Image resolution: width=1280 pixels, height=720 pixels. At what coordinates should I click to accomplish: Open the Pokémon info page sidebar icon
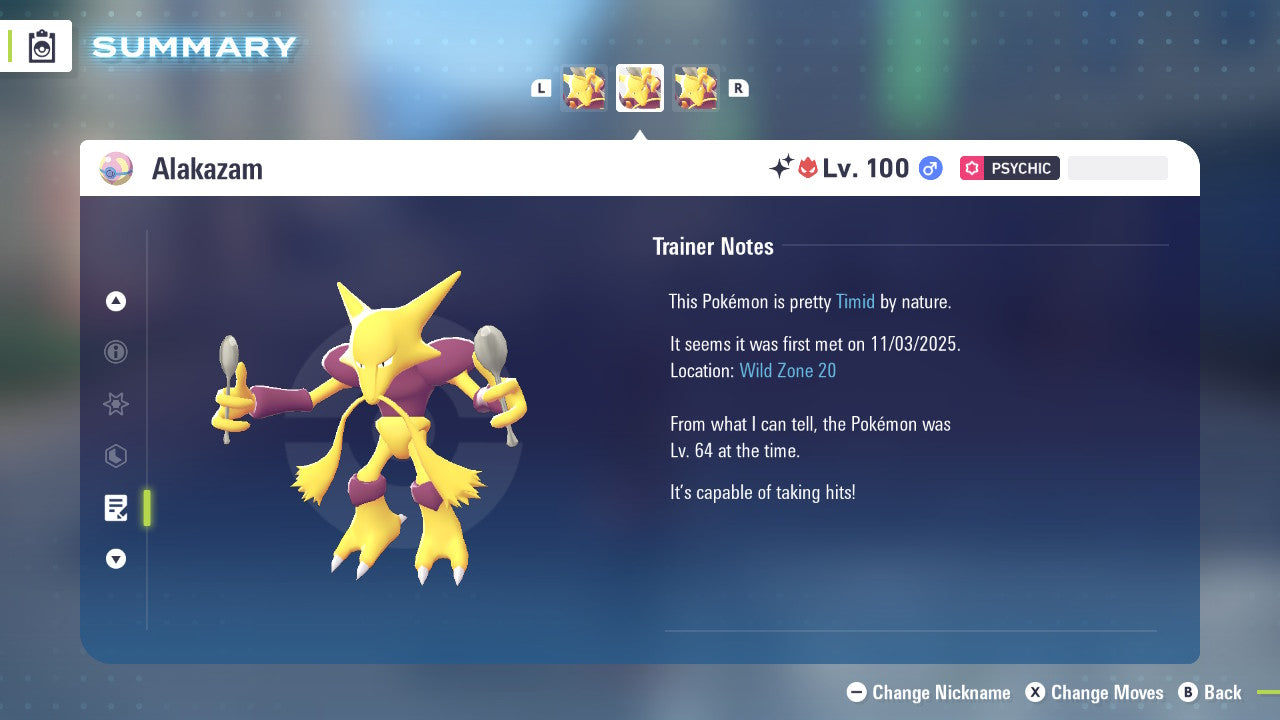(x=116, y=352)
